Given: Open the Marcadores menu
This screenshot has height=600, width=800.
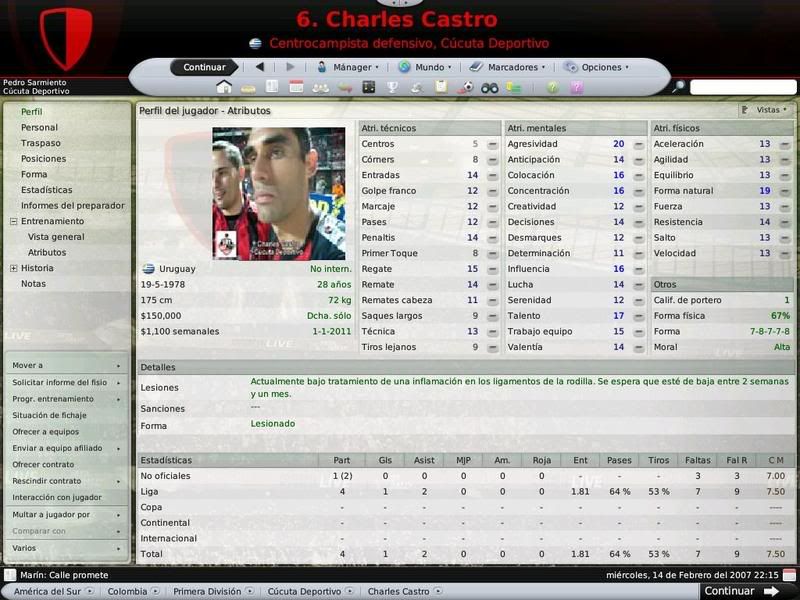Looking at the screenshot, I should (x=508, y=67).
